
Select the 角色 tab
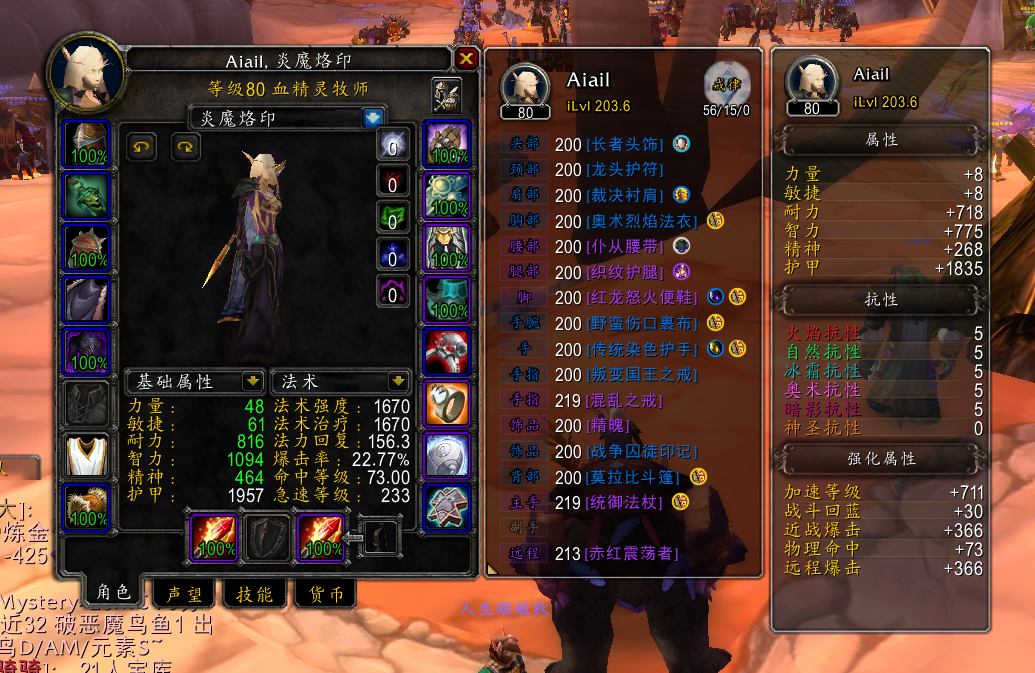(113, 592)
